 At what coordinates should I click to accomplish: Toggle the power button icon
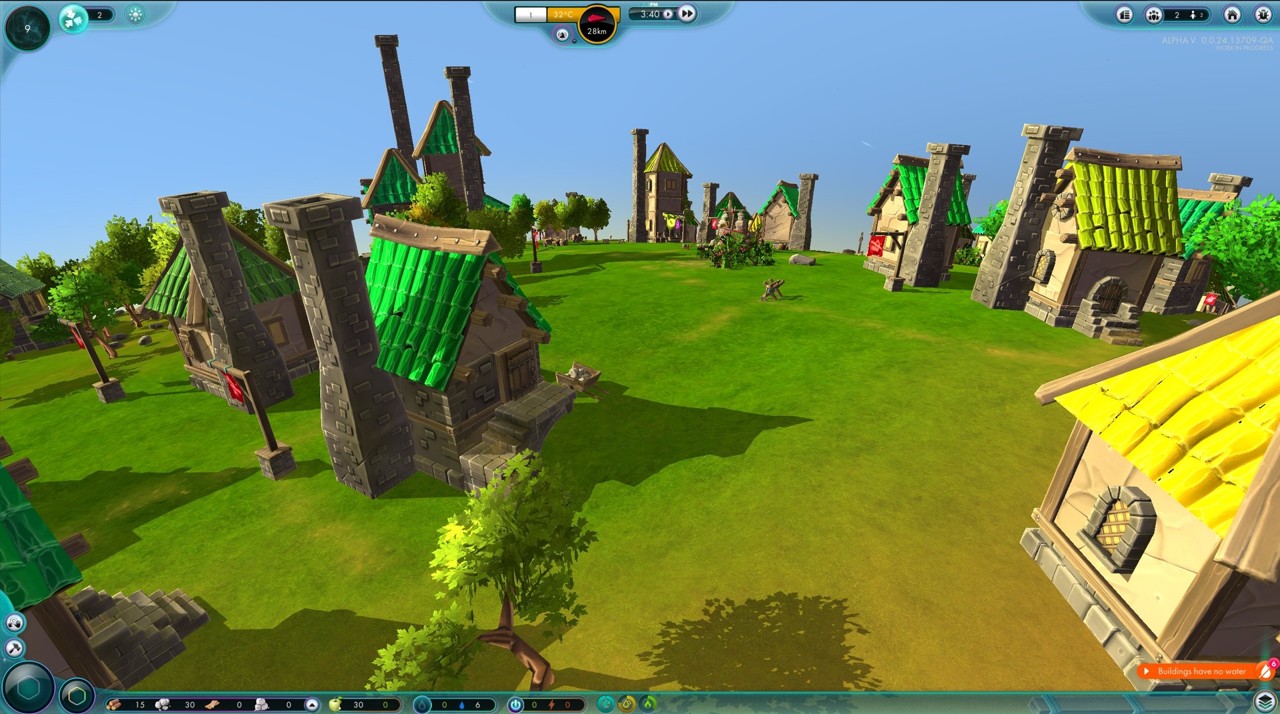click(516, 704)
